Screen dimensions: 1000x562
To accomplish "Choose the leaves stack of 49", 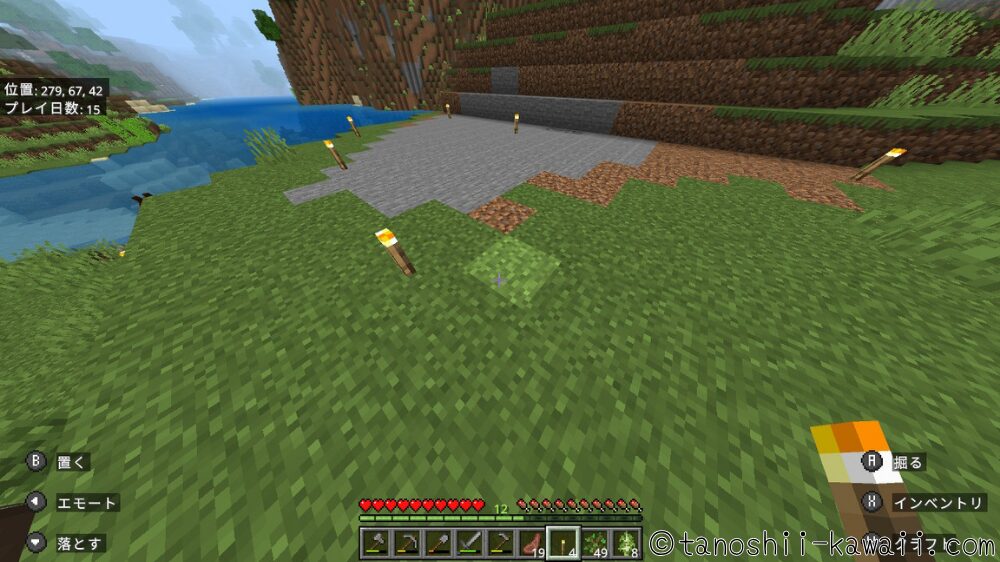I will tap(595, 543).
